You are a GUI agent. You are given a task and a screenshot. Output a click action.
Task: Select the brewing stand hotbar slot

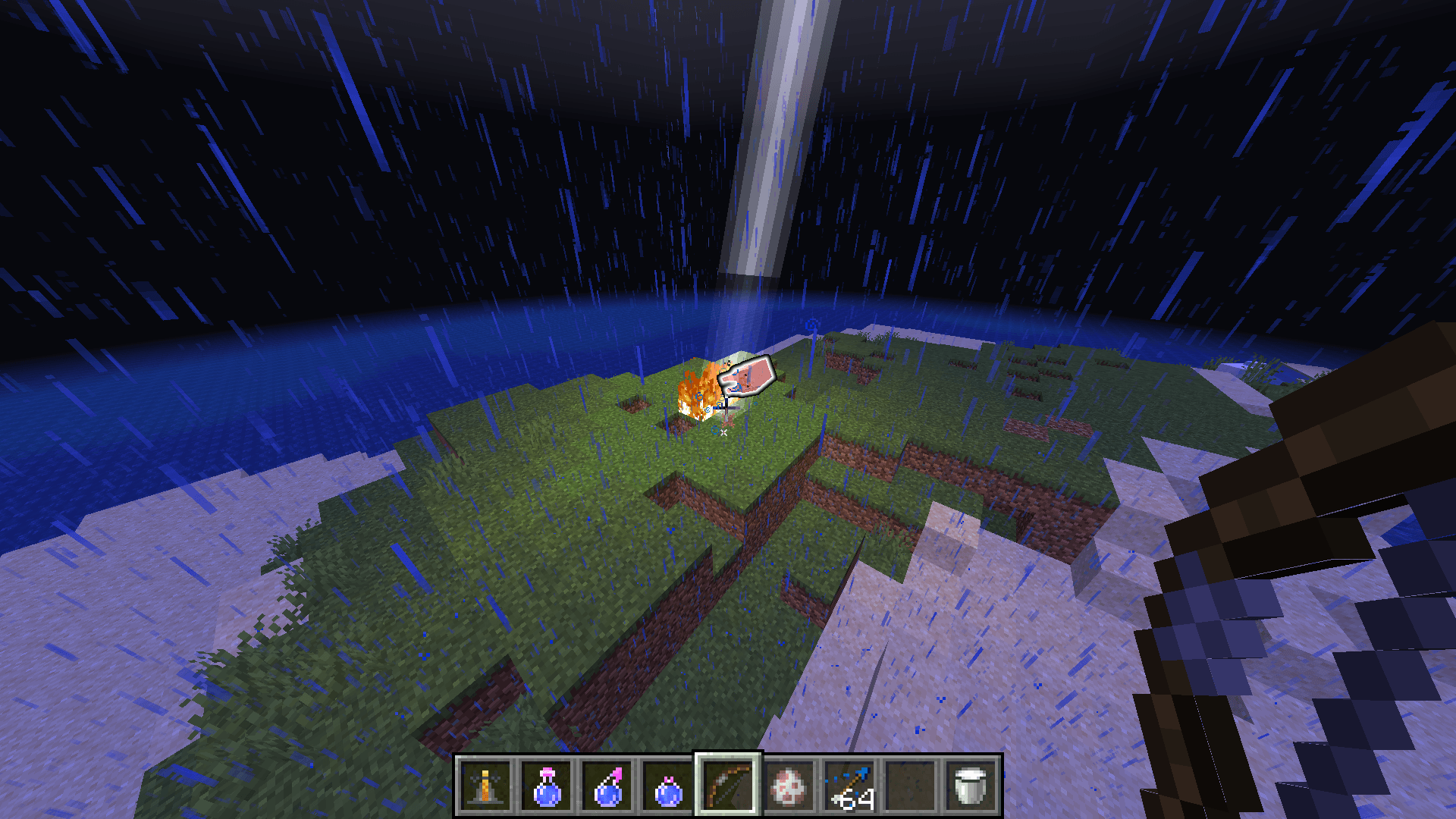point(485,786)
